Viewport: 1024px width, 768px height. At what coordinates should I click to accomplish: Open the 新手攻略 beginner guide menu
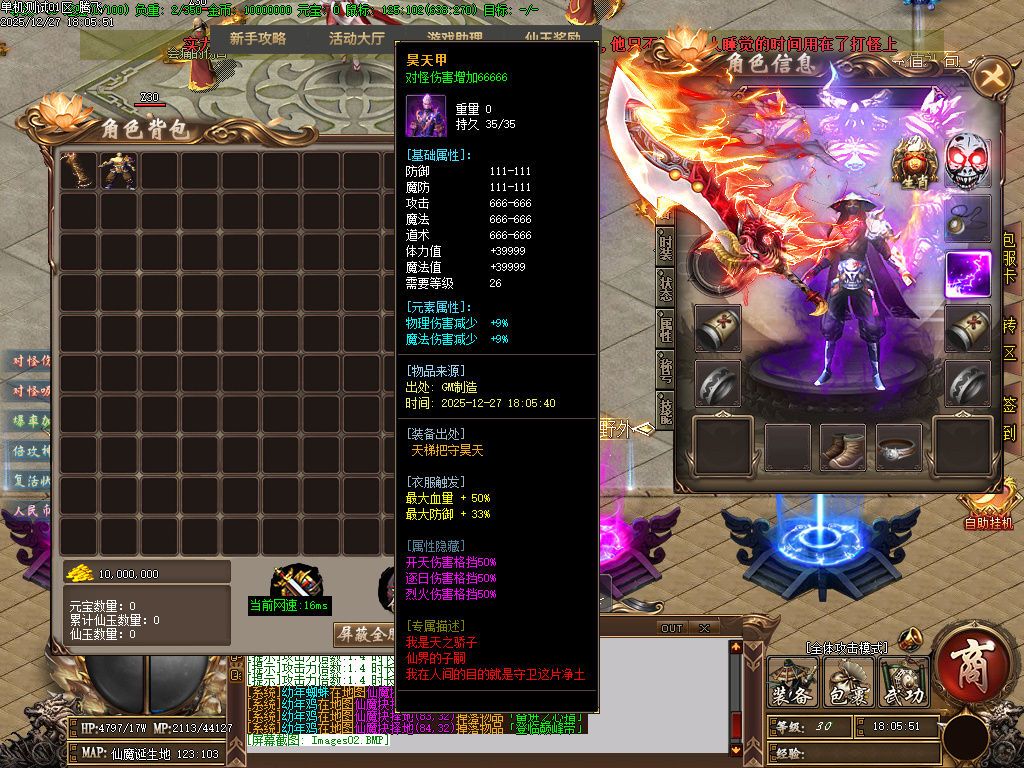[257, 39]
